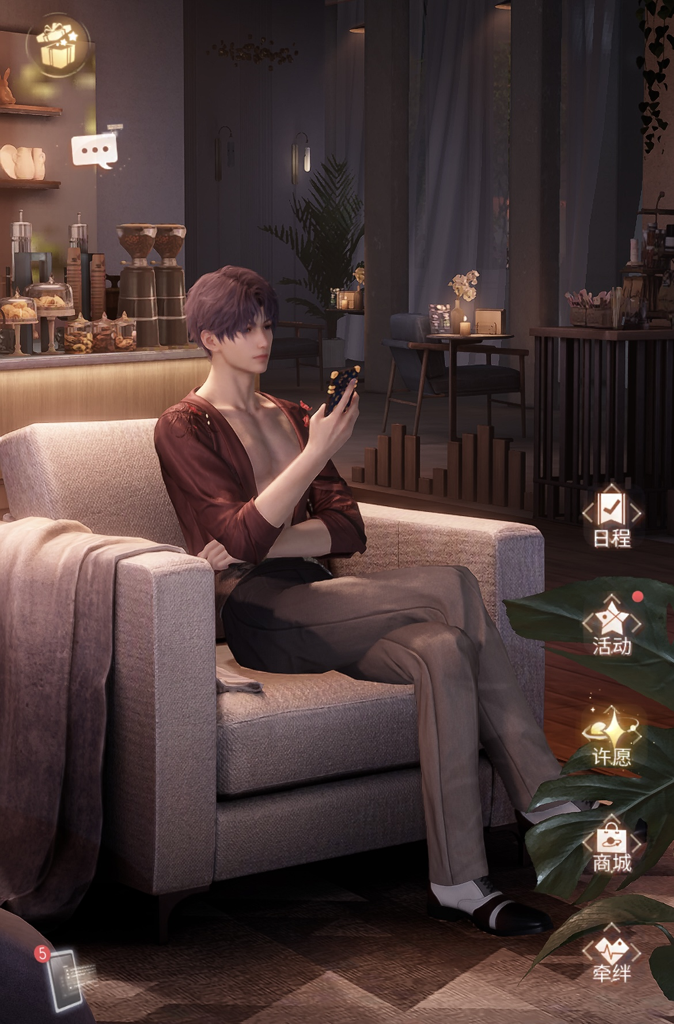Open the gift box icon
This screenshot has width=674, height=1024.
click(x=57, y=45)
